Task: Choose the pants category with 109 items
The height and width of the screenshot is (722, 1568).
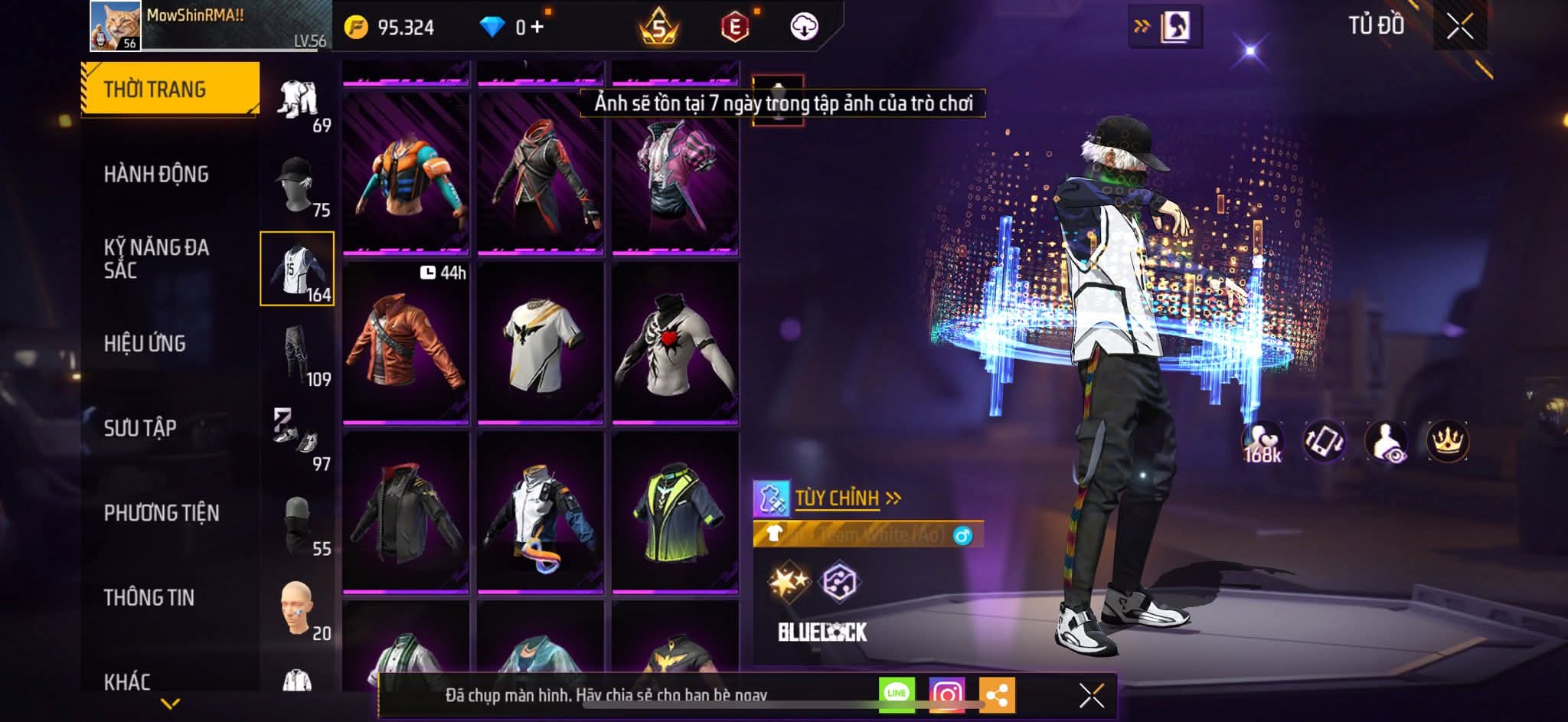Action: pos(297,354)
